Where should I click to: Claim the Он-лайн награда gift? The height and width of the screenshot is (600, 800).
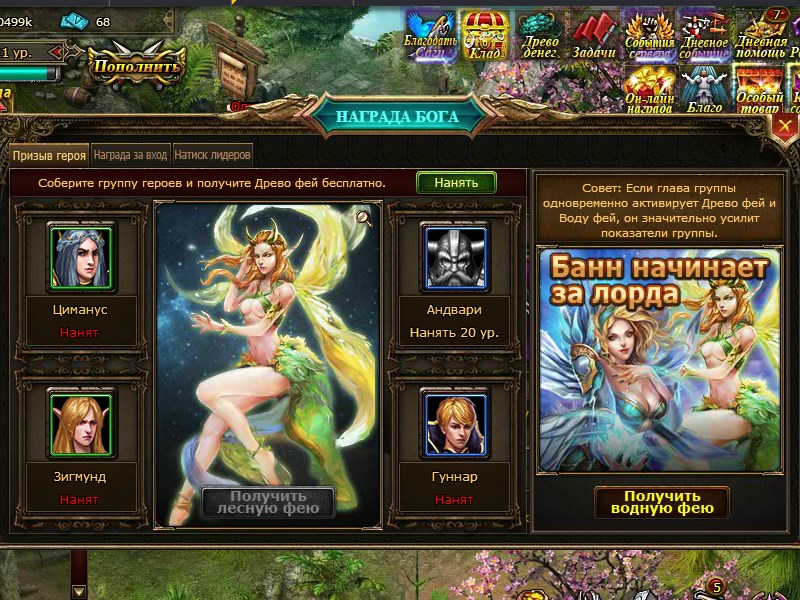pos(649,90)
